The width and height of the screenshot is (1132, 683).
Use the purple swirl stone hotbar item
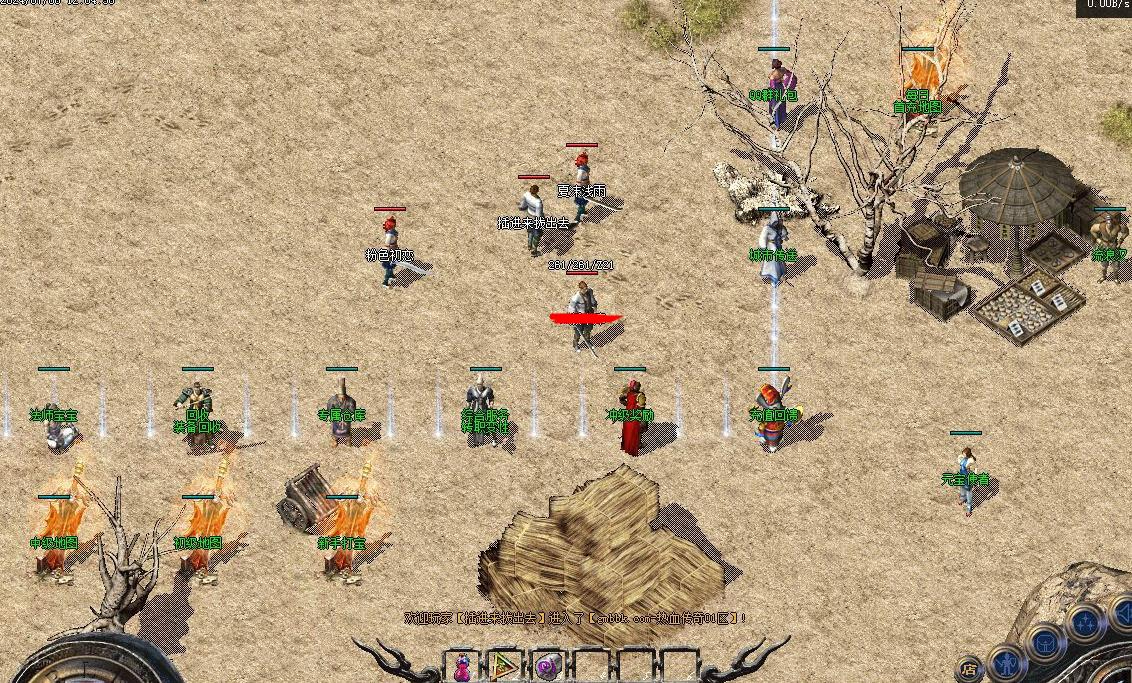(547, 666)
